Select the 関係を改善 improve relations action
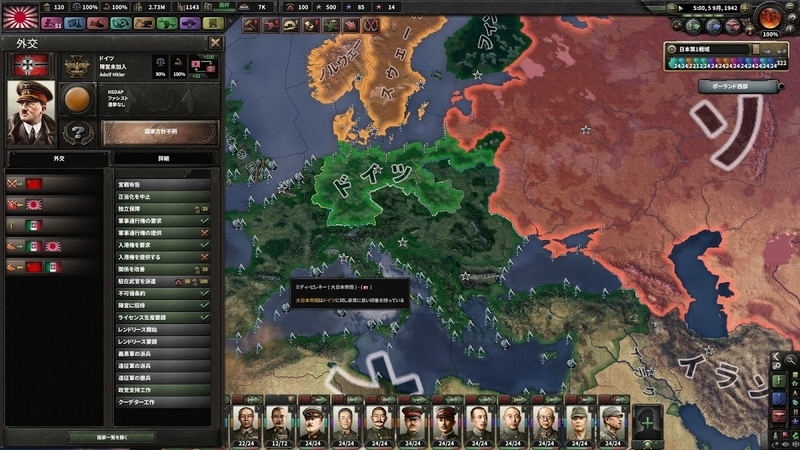This screenshot has width=800, height=450. coord(162,269)
